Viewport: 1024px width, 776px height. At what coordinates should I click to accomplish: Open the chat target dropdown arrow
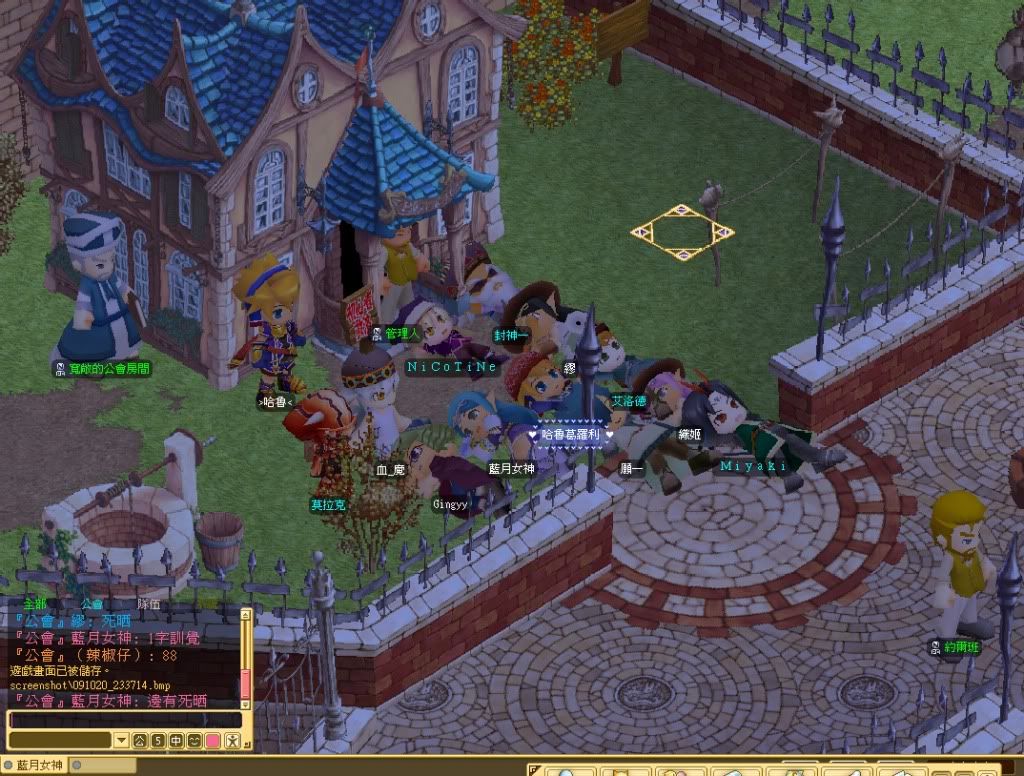click(x=121, y=741)
